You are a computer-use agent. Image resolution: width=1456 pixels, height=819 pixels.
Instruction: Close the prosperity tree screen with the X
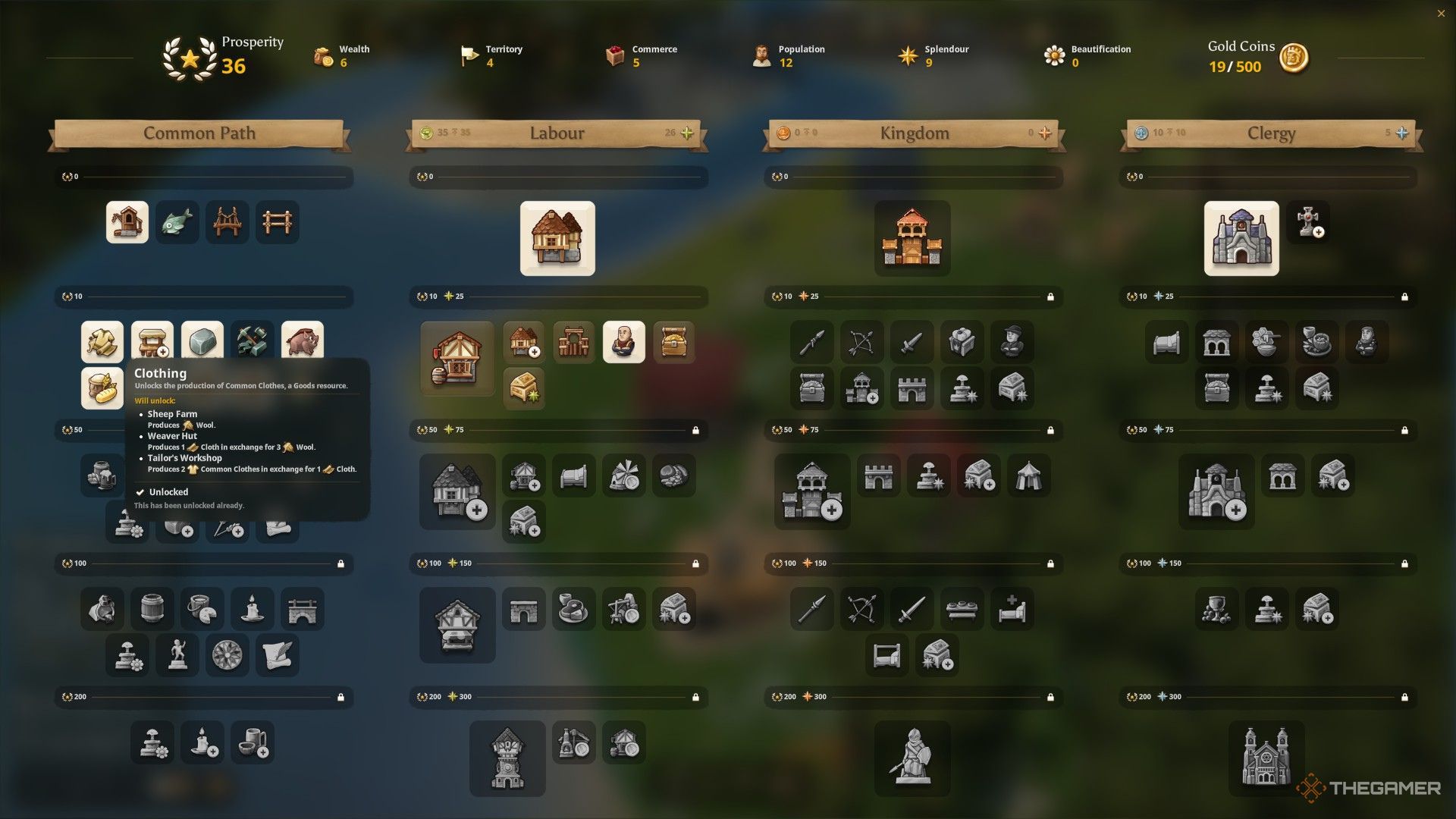(1441, 13)
